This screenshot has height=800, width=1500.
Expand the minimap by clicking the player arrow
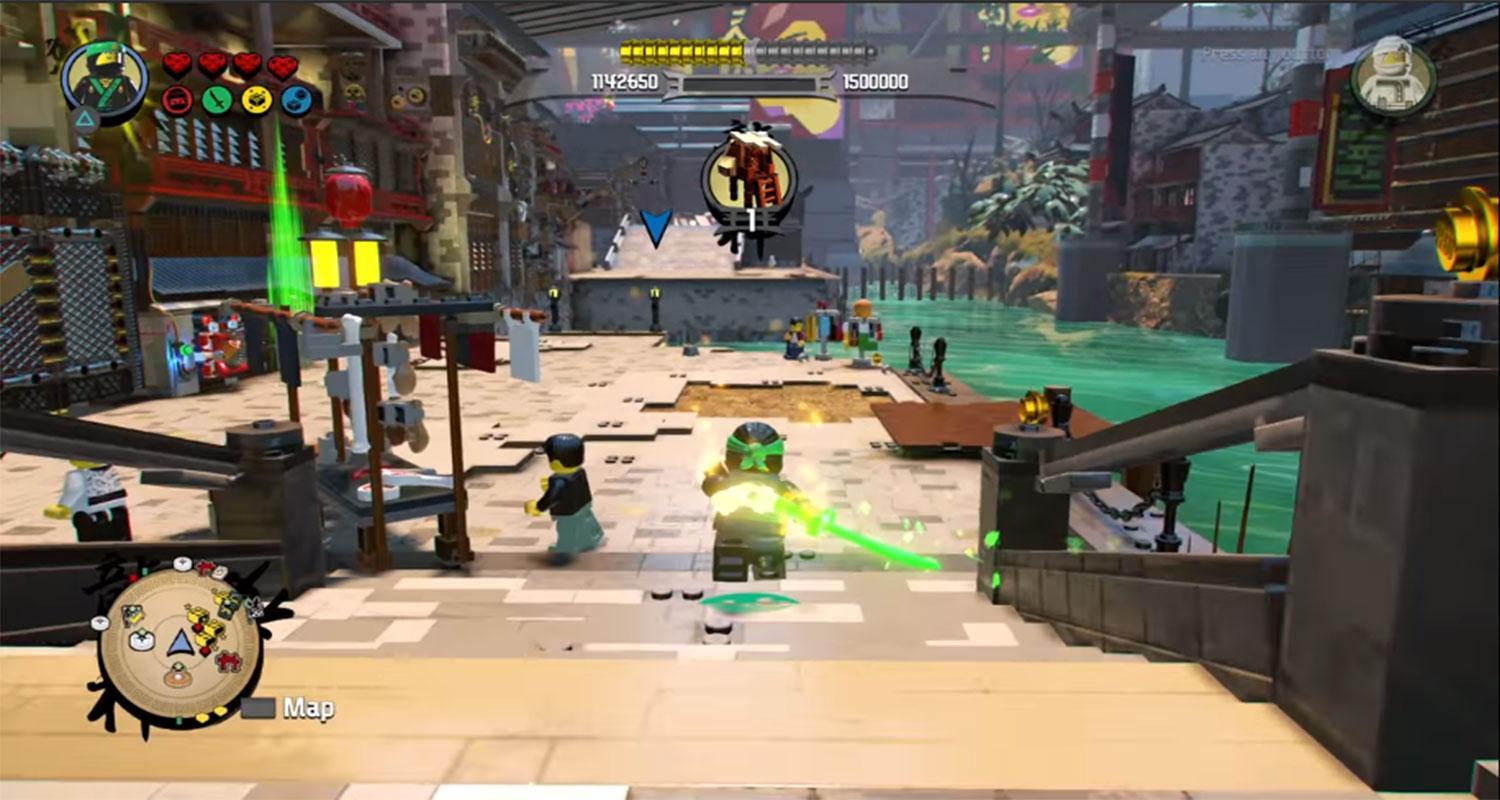point(180,640)
